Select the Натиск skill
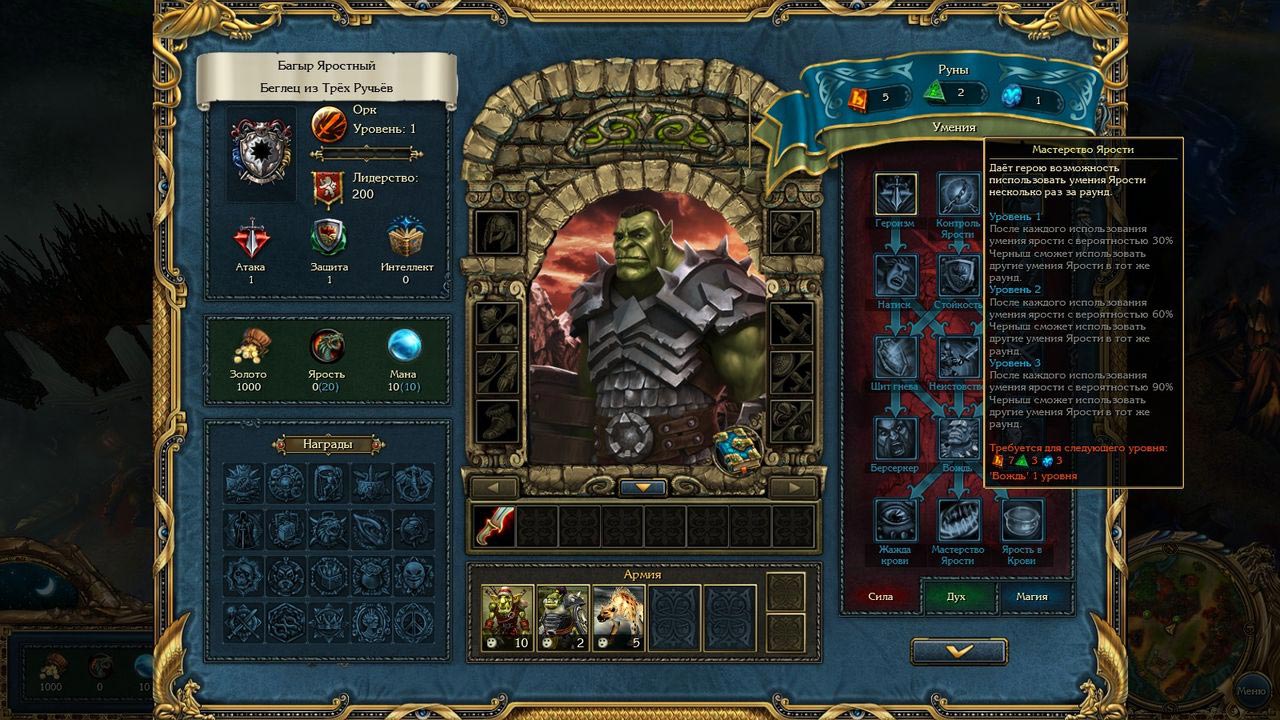The width and height of the screenshot is (1280, 720). point(896,275)
